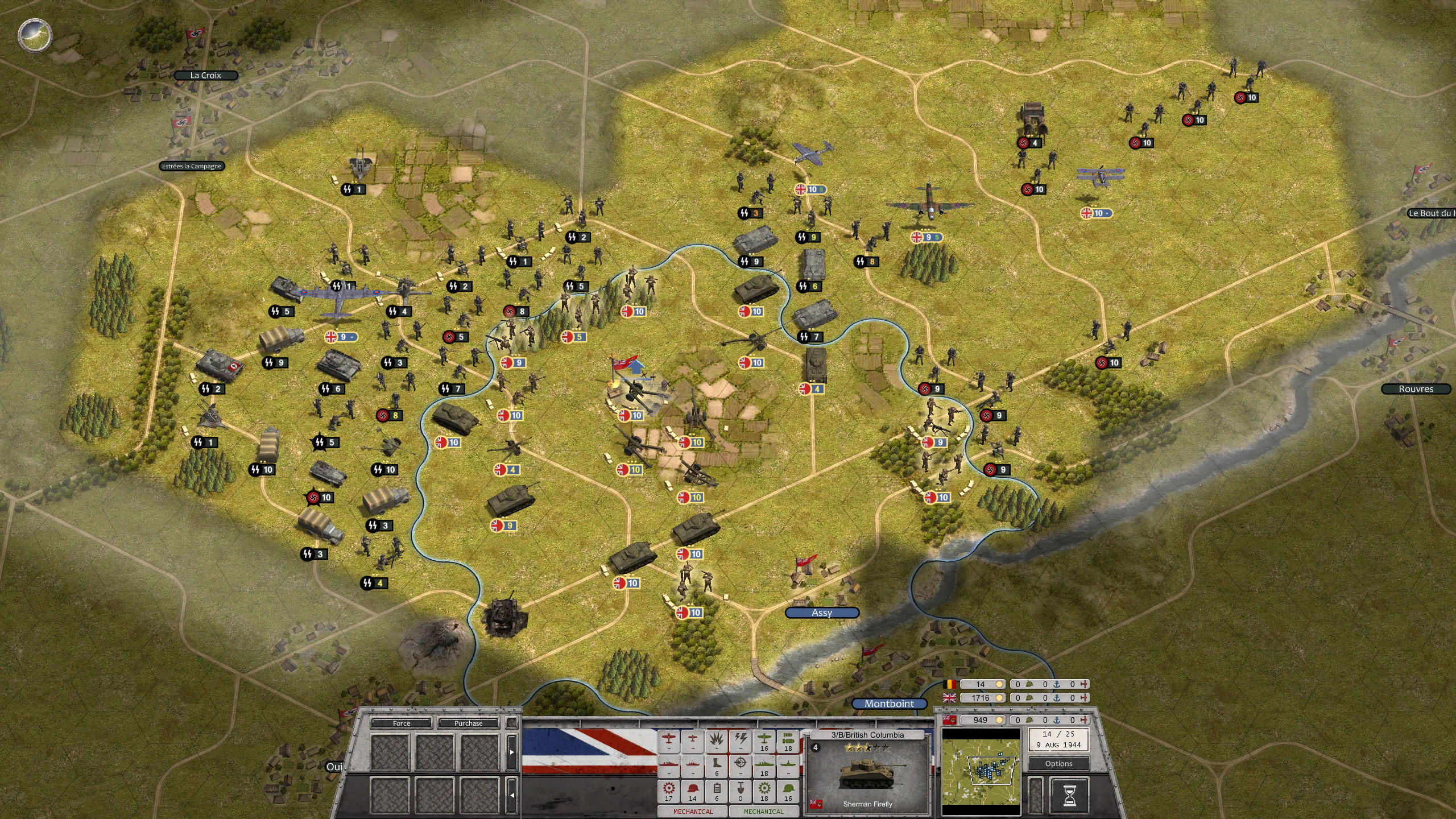Click the boot movement stat showing 6
Image resolution: width=1456 pixels, height=819 pixels.
coord(716,763)
